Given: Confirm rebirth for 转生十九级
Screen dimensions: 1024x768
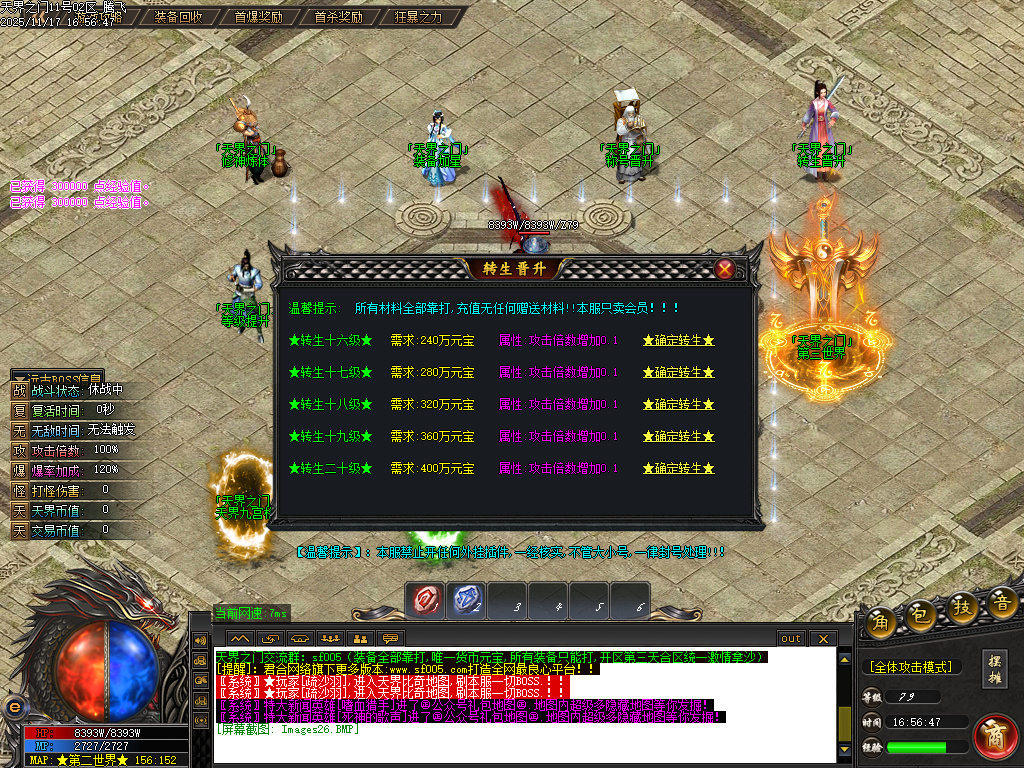Looking at the screenshot, I should [679, 437].
